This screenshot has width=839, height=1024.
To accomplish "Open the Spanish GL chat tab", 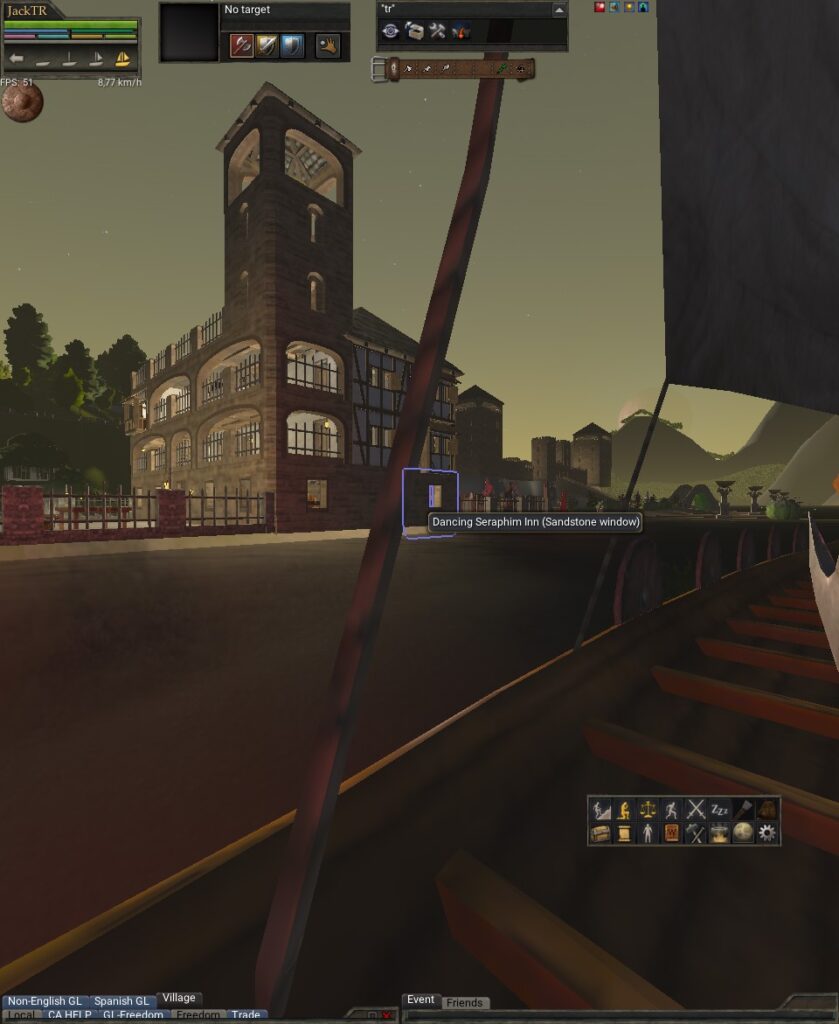I will [x=121, y=1001].
